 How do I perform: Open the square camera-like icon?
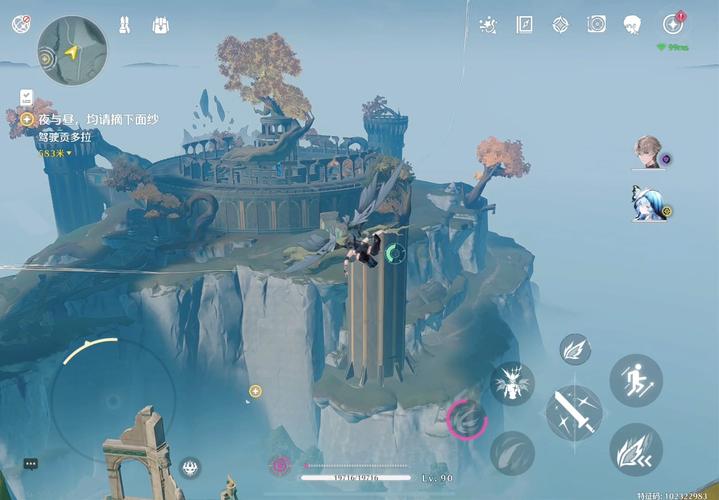[596, 24]
